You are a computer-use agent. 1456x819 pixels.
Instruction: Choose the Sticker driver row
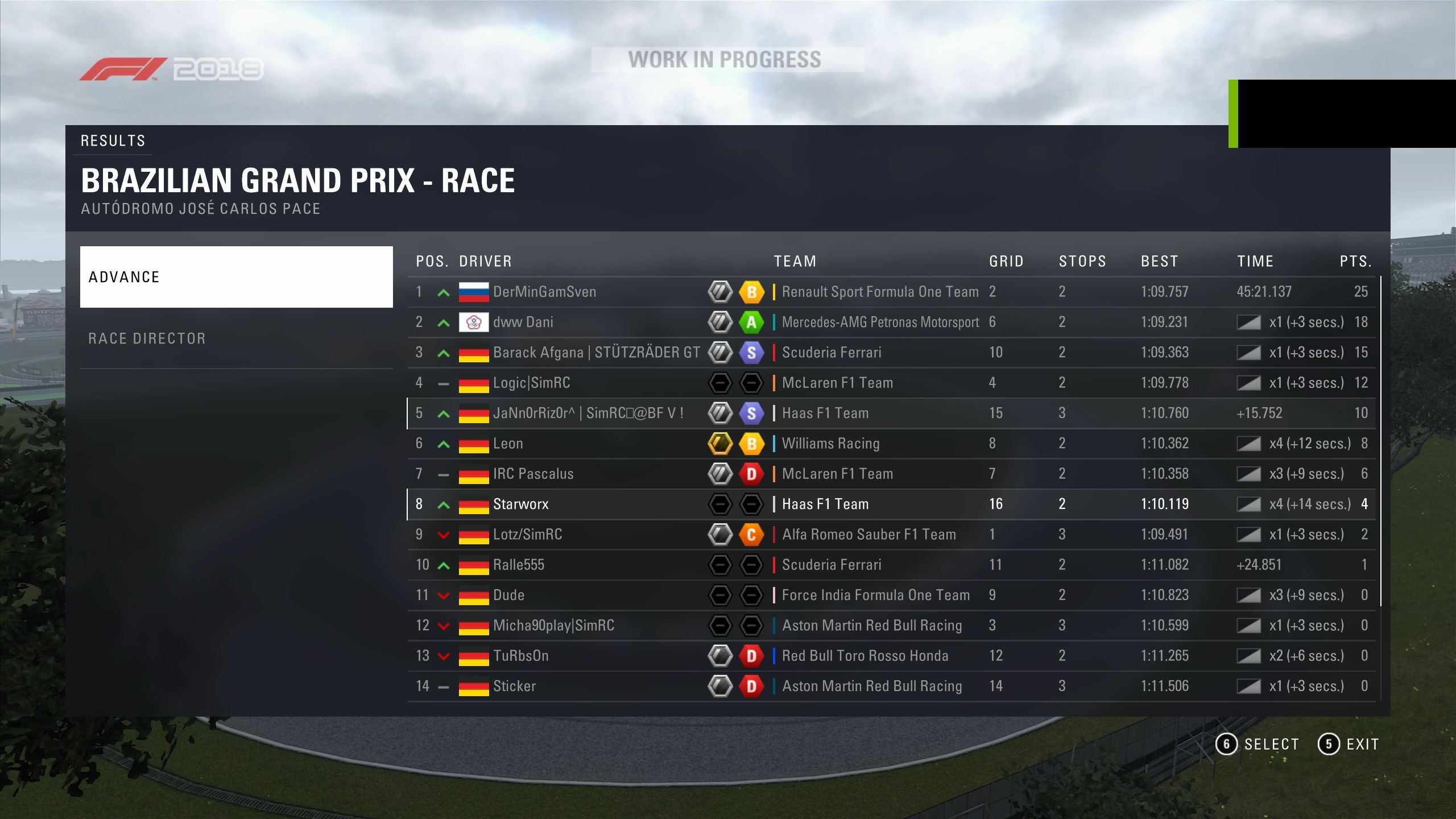tap(891, 686)
